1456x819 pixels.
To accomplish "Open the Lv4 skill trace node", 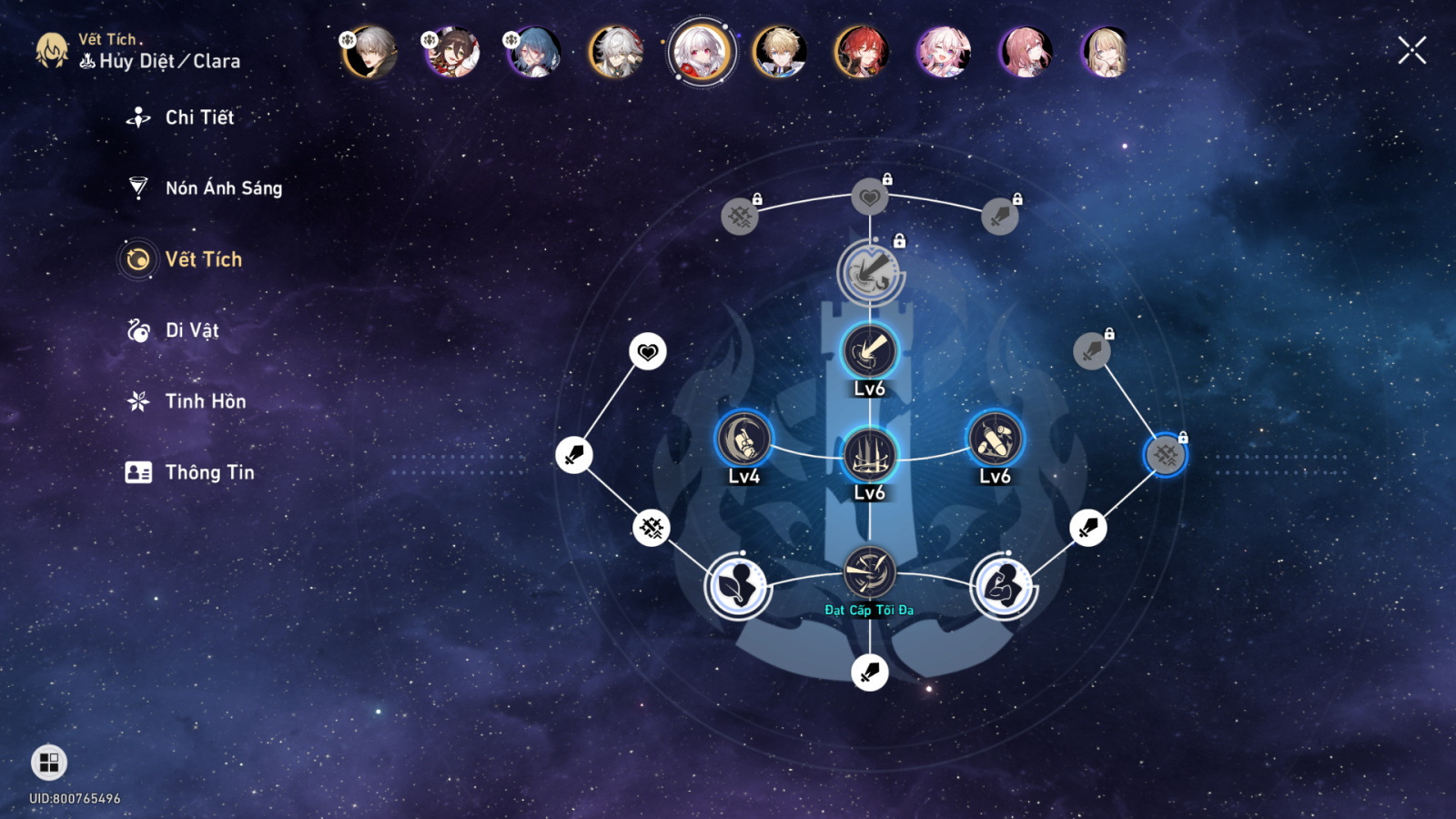I will coord(743,440).
